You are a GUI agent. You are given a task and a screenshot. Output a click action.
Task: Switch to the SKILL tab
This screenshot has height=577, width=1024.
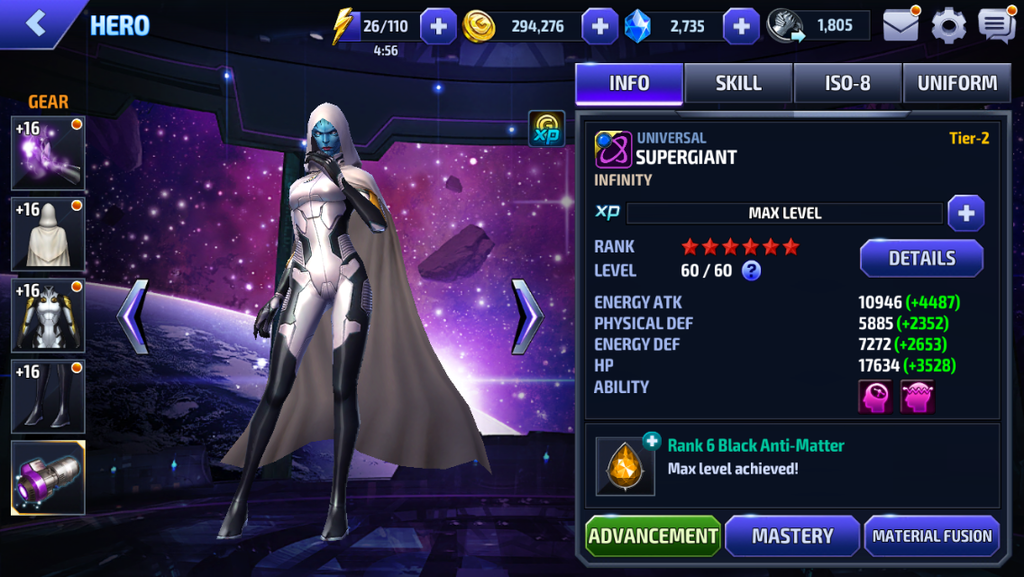click(x=739, y=84)
